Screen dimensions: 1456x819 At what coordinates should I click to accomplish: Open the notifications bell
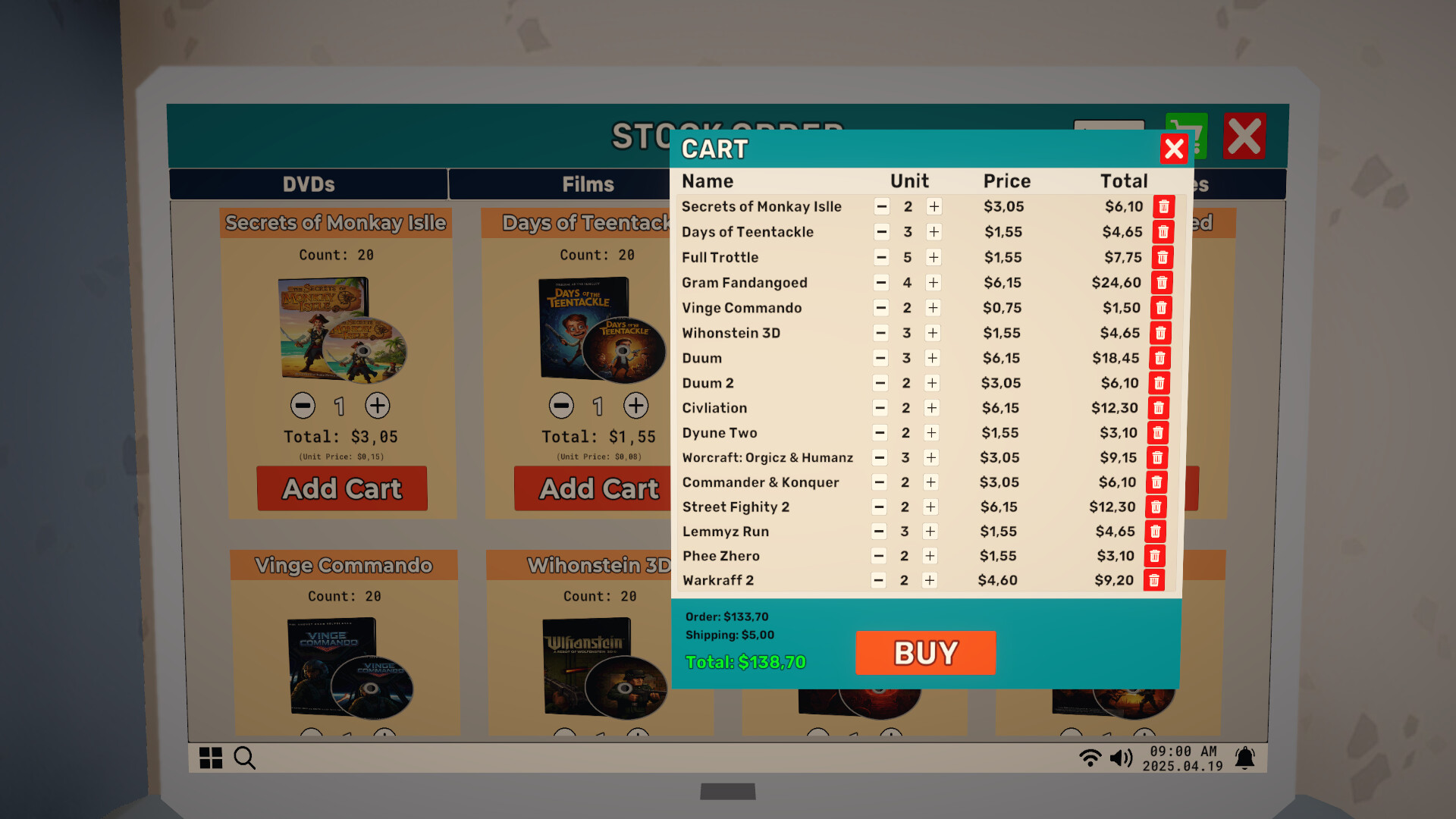tap(1246, 757)
